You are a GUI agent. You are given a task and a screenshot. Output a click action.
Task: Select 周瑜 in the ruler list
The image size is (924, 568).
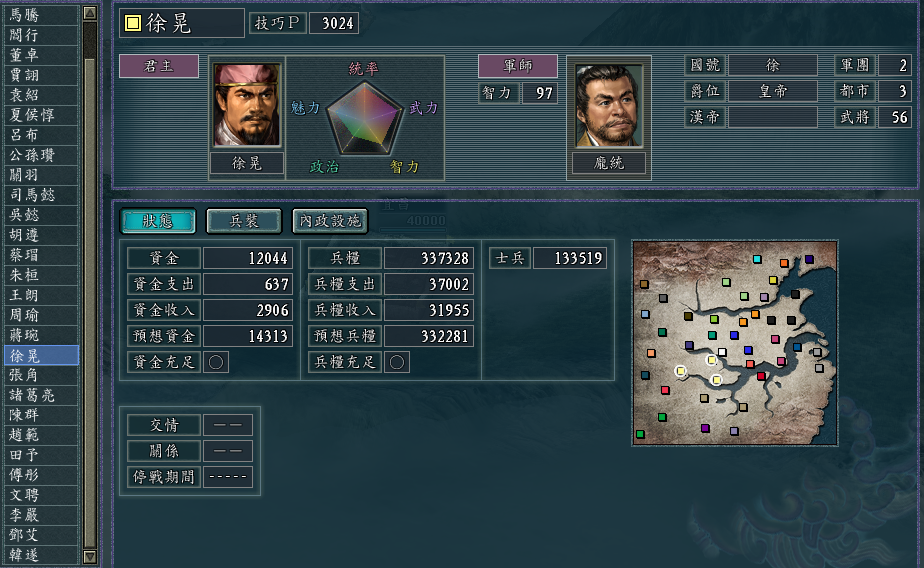39,315
